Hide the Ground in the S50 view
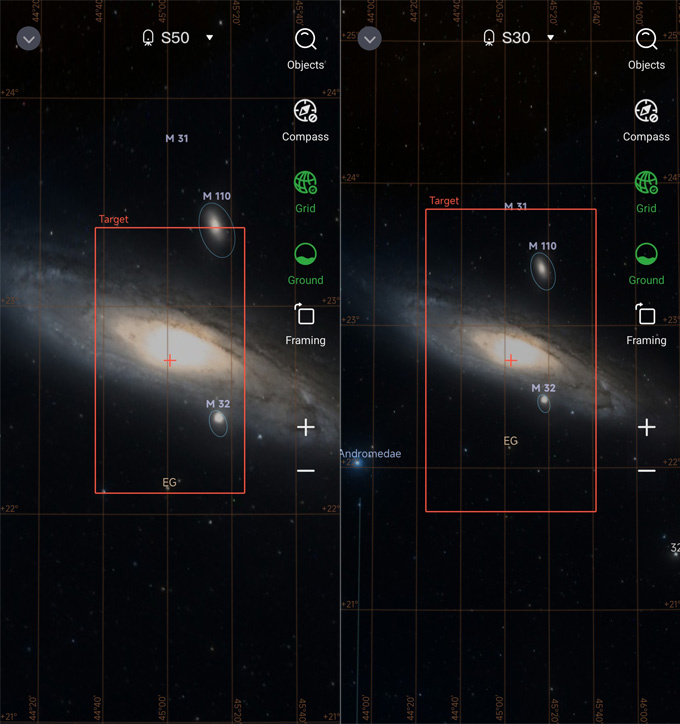The image size is (680, 724). [x=306, y=255]
